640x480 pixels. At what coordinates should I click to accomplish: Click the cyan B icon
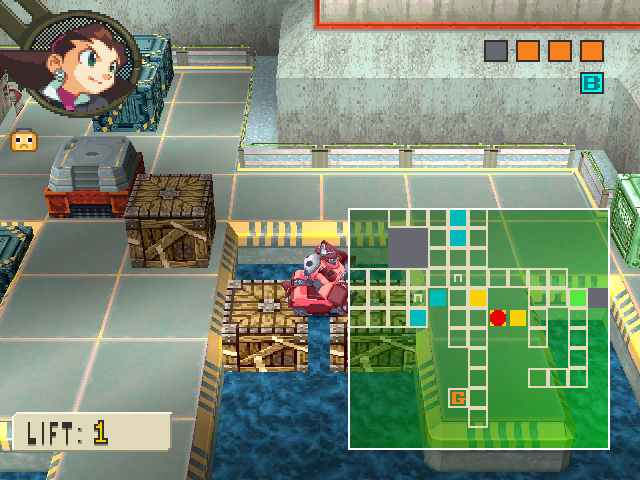(x=592, y=83)
